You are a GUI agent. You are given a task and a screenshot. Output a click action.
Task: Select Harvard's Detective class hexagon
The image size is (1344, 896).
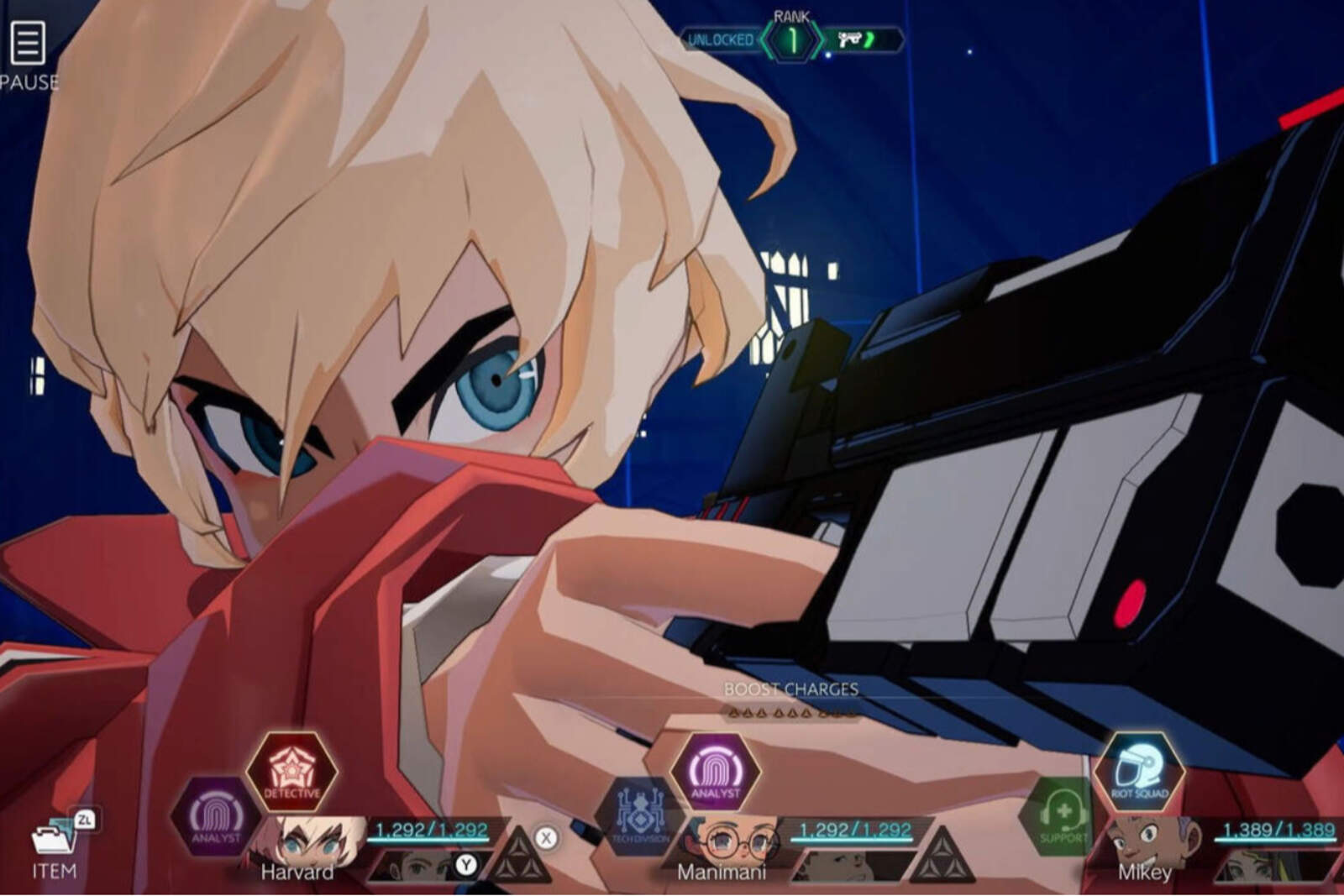coord(291,771)
